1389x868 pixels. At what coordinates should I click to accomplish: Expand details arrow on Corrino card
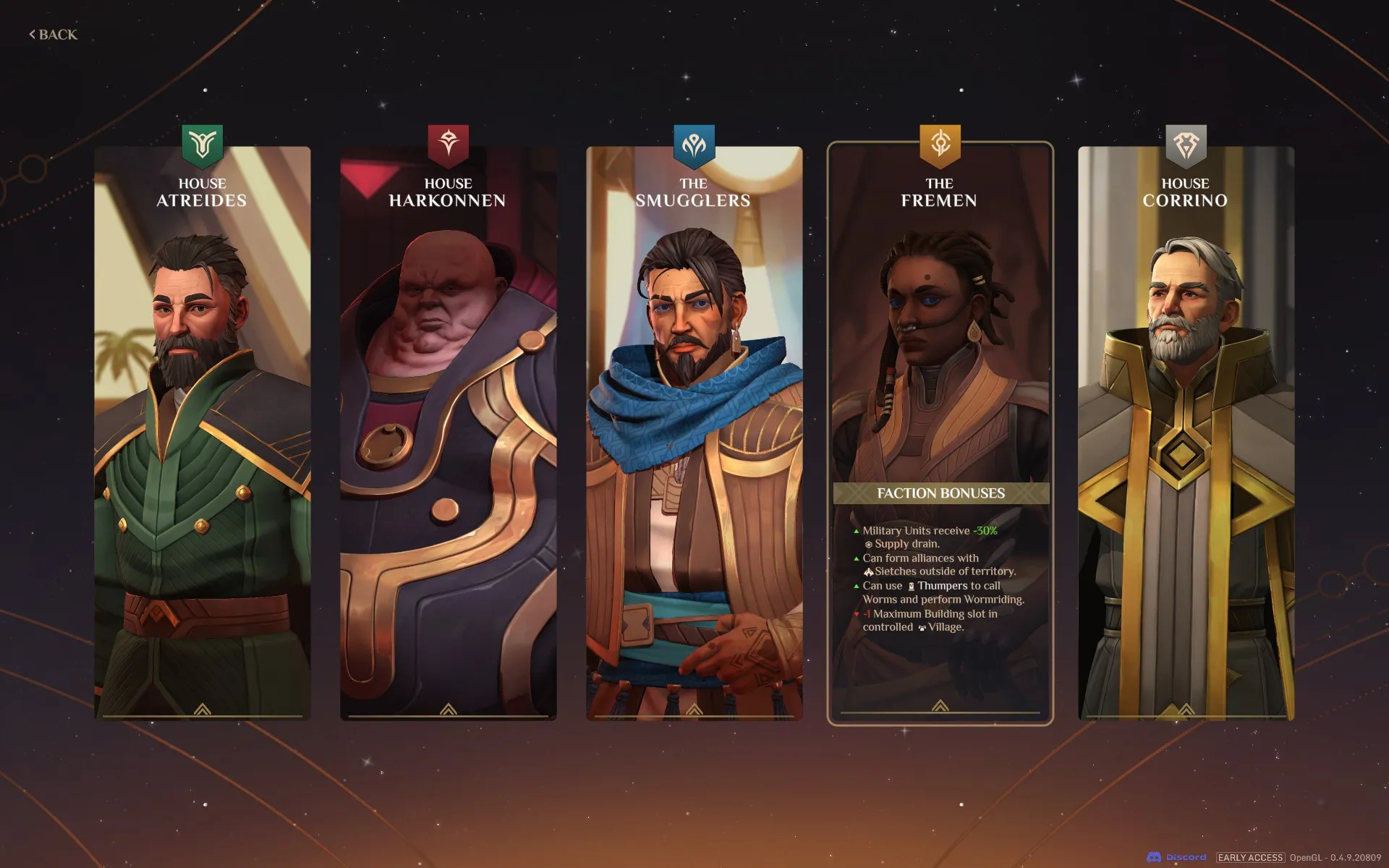(1186, 710)
